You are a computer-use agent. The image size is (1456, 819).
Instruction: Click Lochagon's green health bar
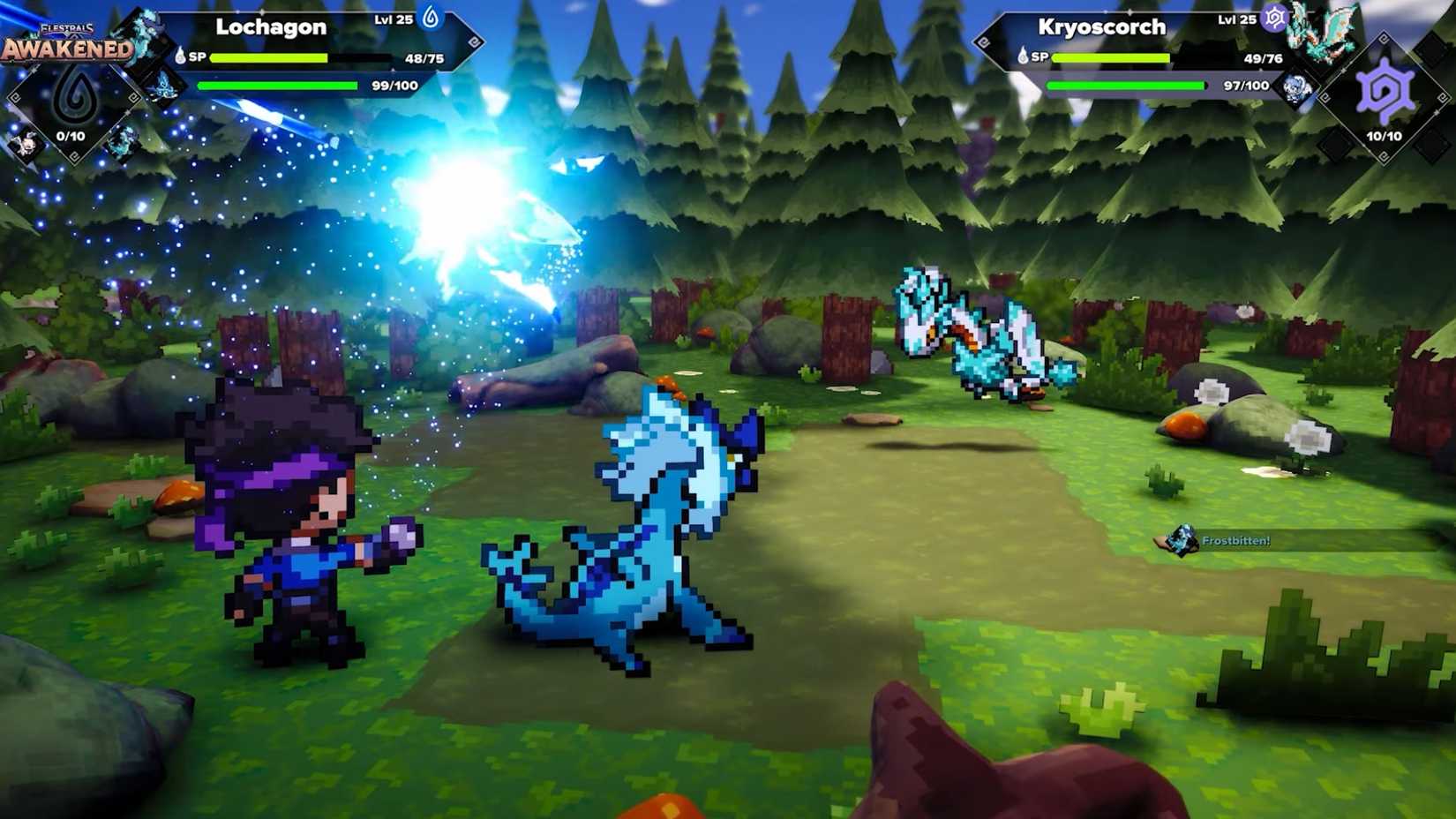point(276,86)
